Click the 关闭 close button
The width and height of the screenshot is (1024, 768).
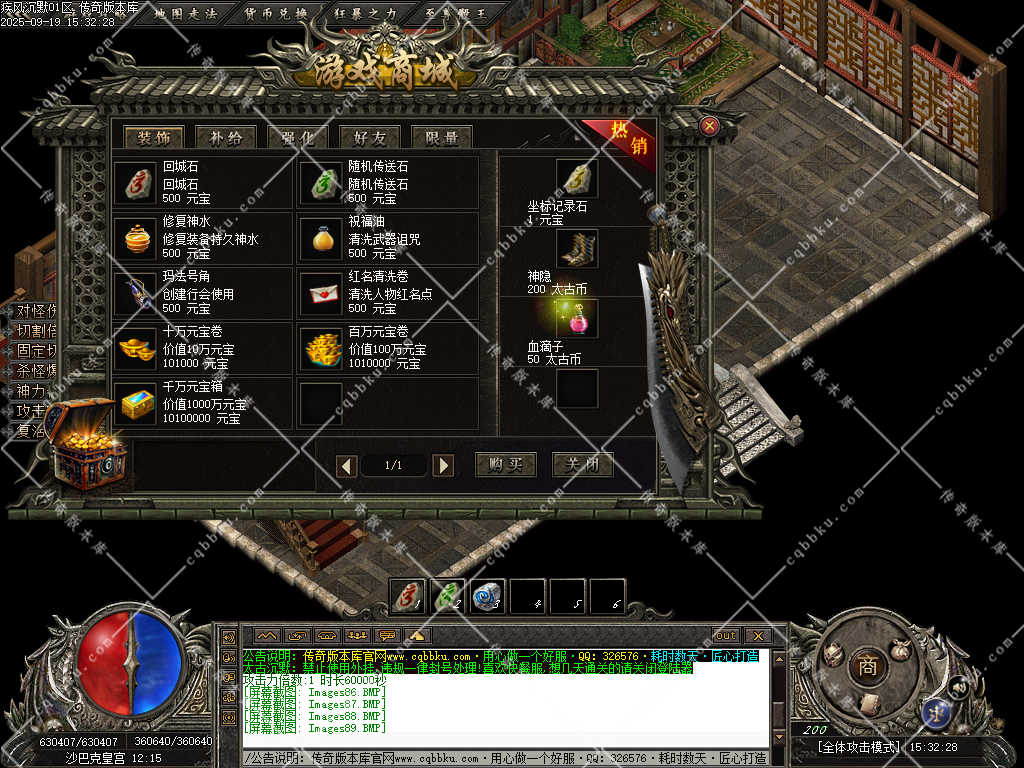582,465
